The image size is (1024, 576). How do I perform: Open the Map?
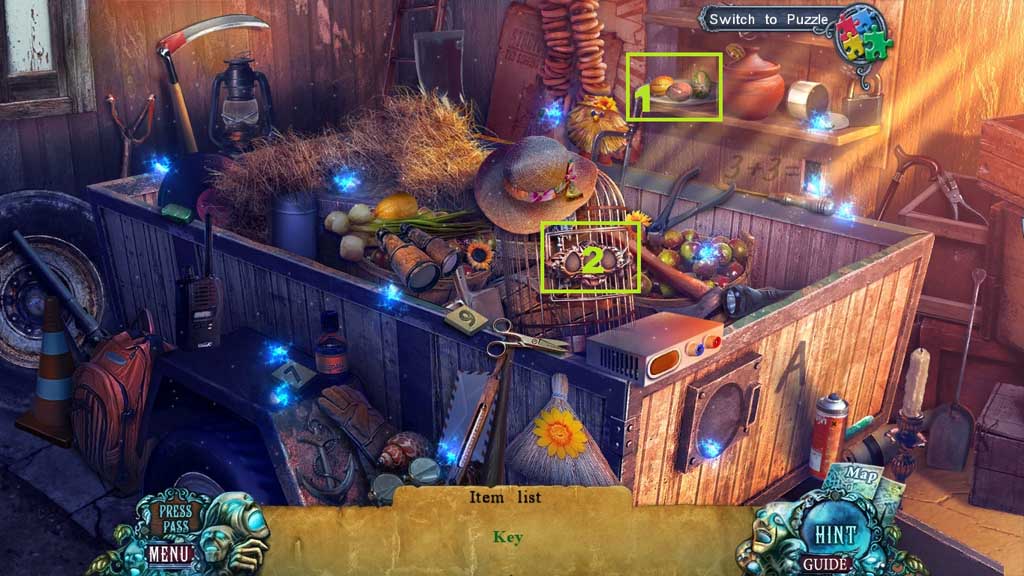tap(856, 472)
